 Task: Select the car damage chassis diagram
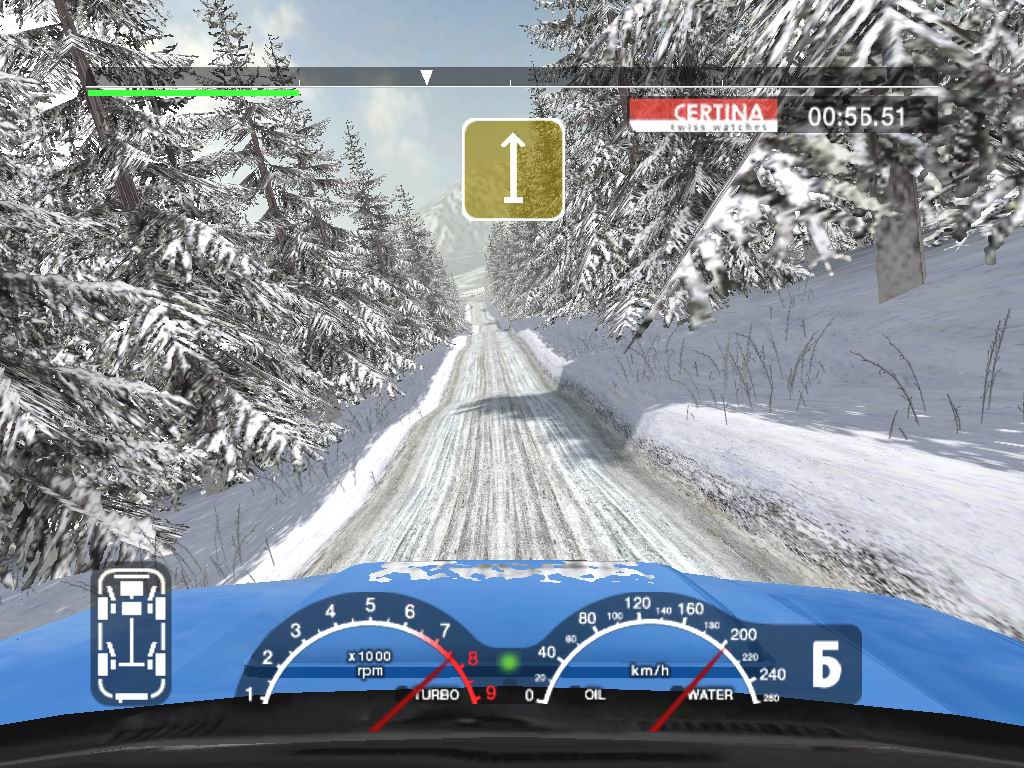pyautogui.click(x=131, y=633)
